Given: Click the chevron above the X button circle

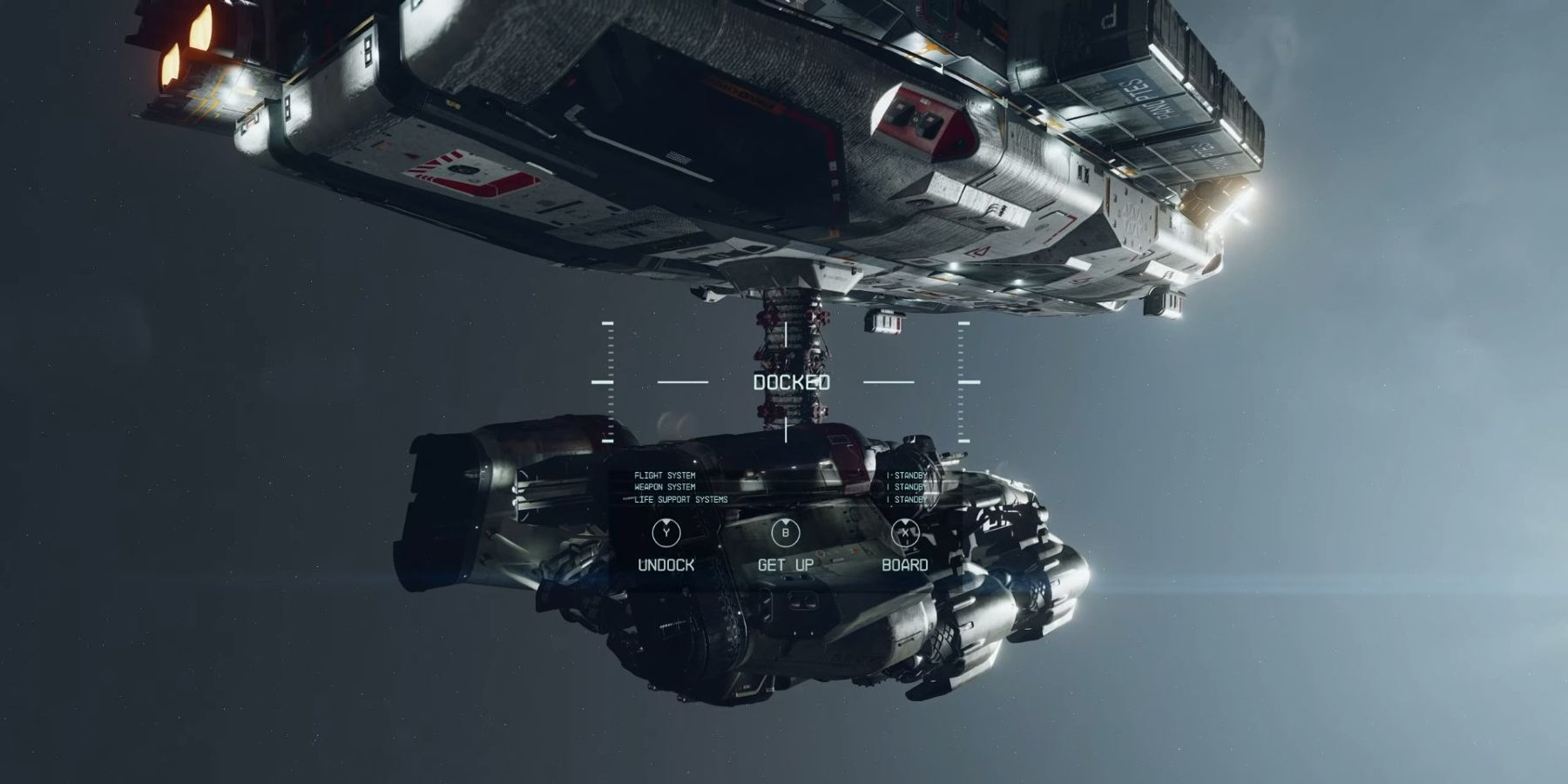Looking at the screenshot, I should (x=906, y=521).
